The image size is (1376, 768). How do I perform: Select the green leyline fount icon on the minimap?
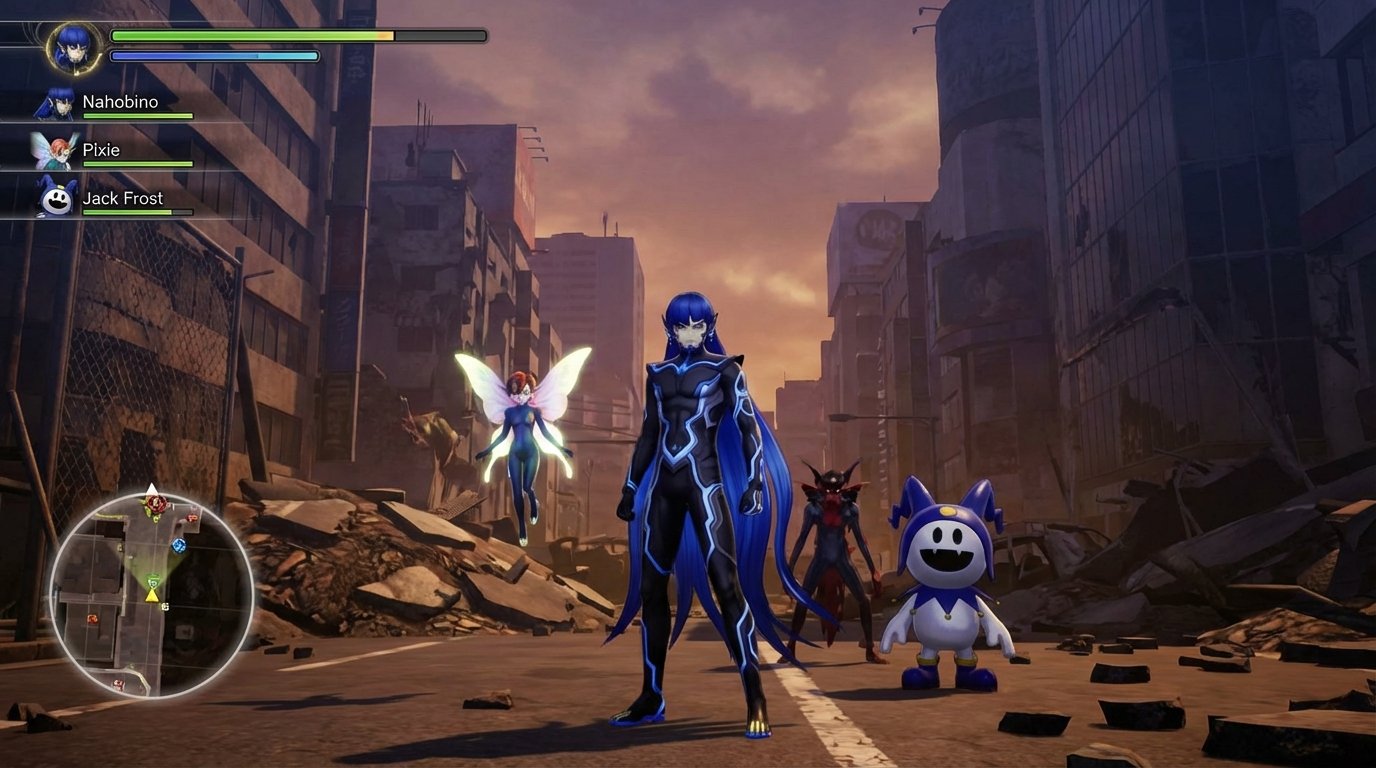[x=152, y=581]
